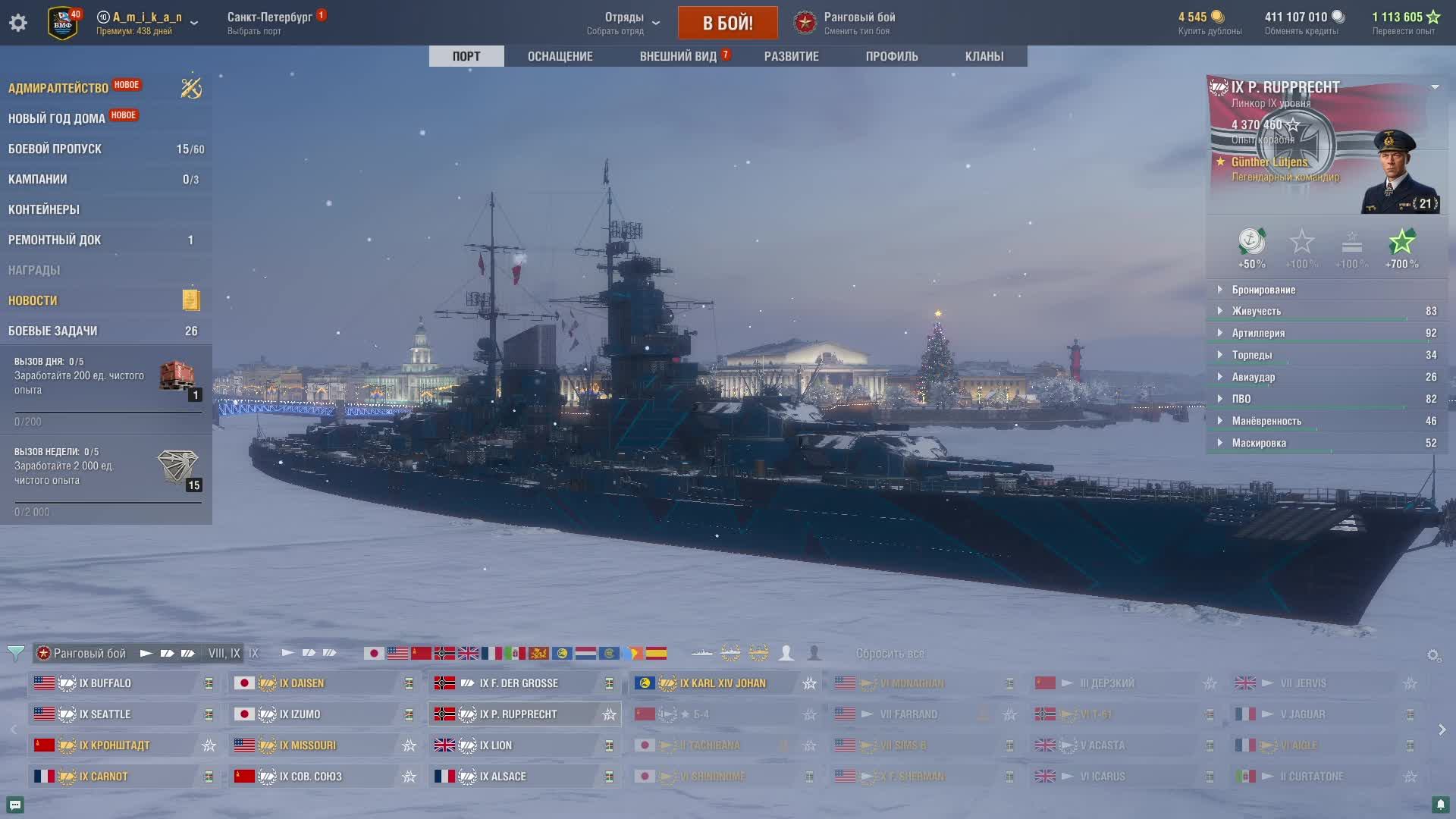Open the Адмиралтейство menu entry
This screenshot has height=819, width=1456.
click(x=58, y=88)
